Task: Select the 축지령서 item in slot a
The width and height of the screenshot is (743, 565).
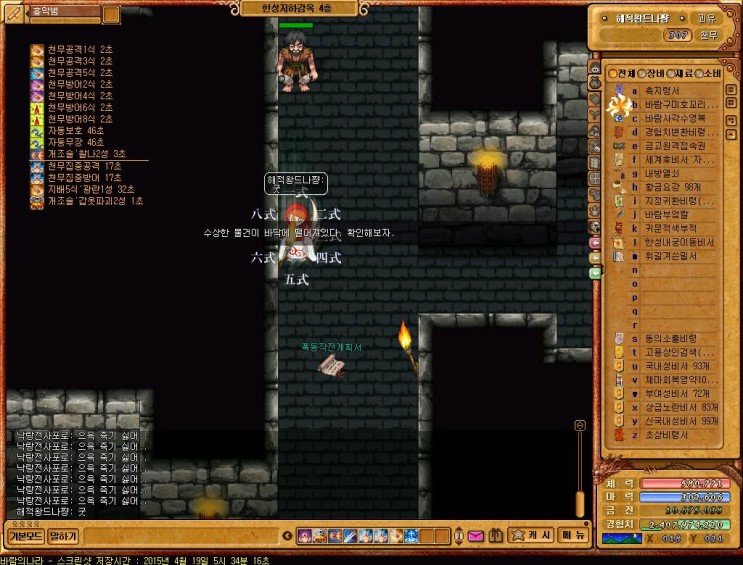Action: pos(665,90)
